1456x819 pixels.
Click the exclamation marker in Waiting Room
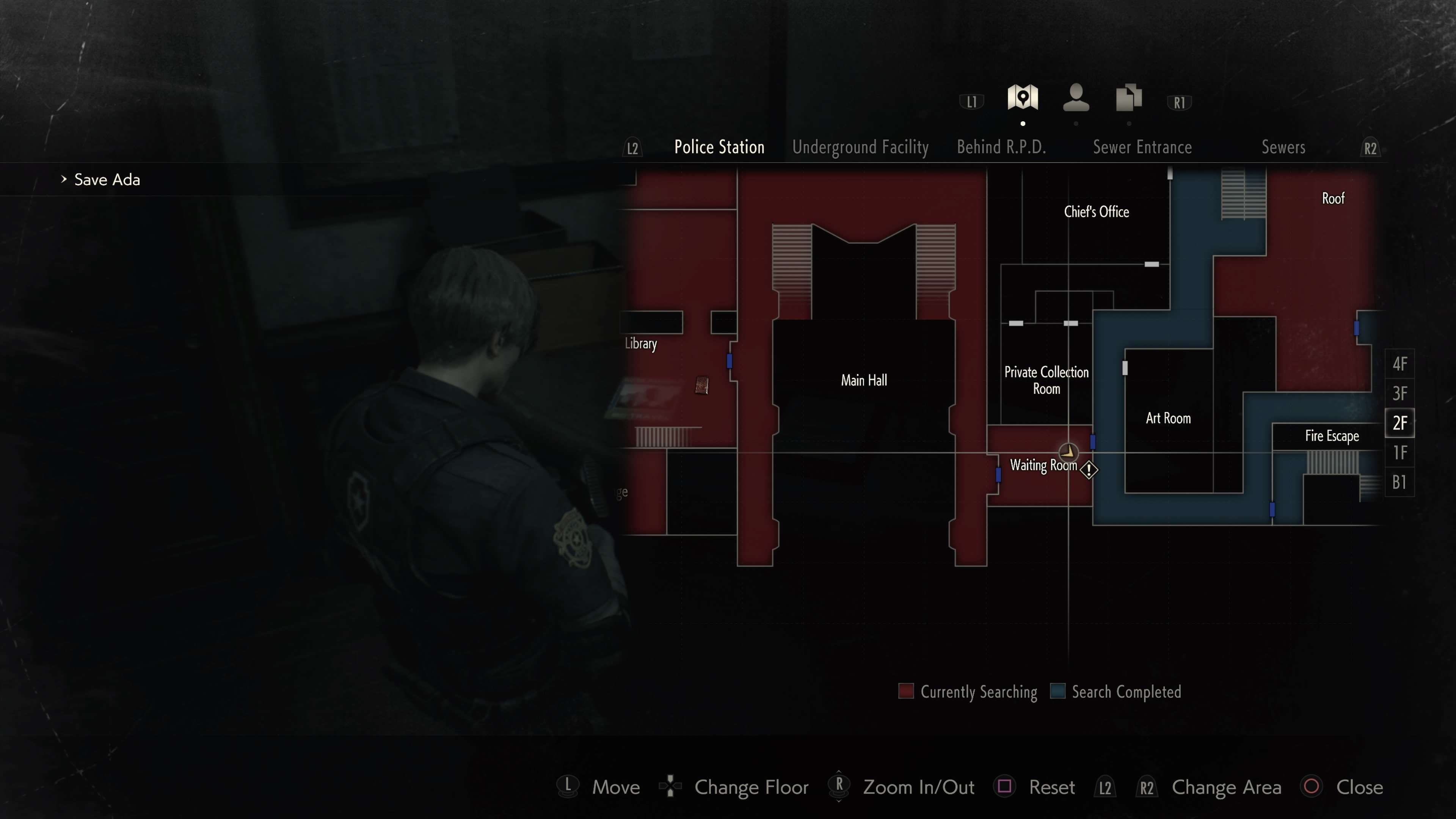coord(1089,470)
